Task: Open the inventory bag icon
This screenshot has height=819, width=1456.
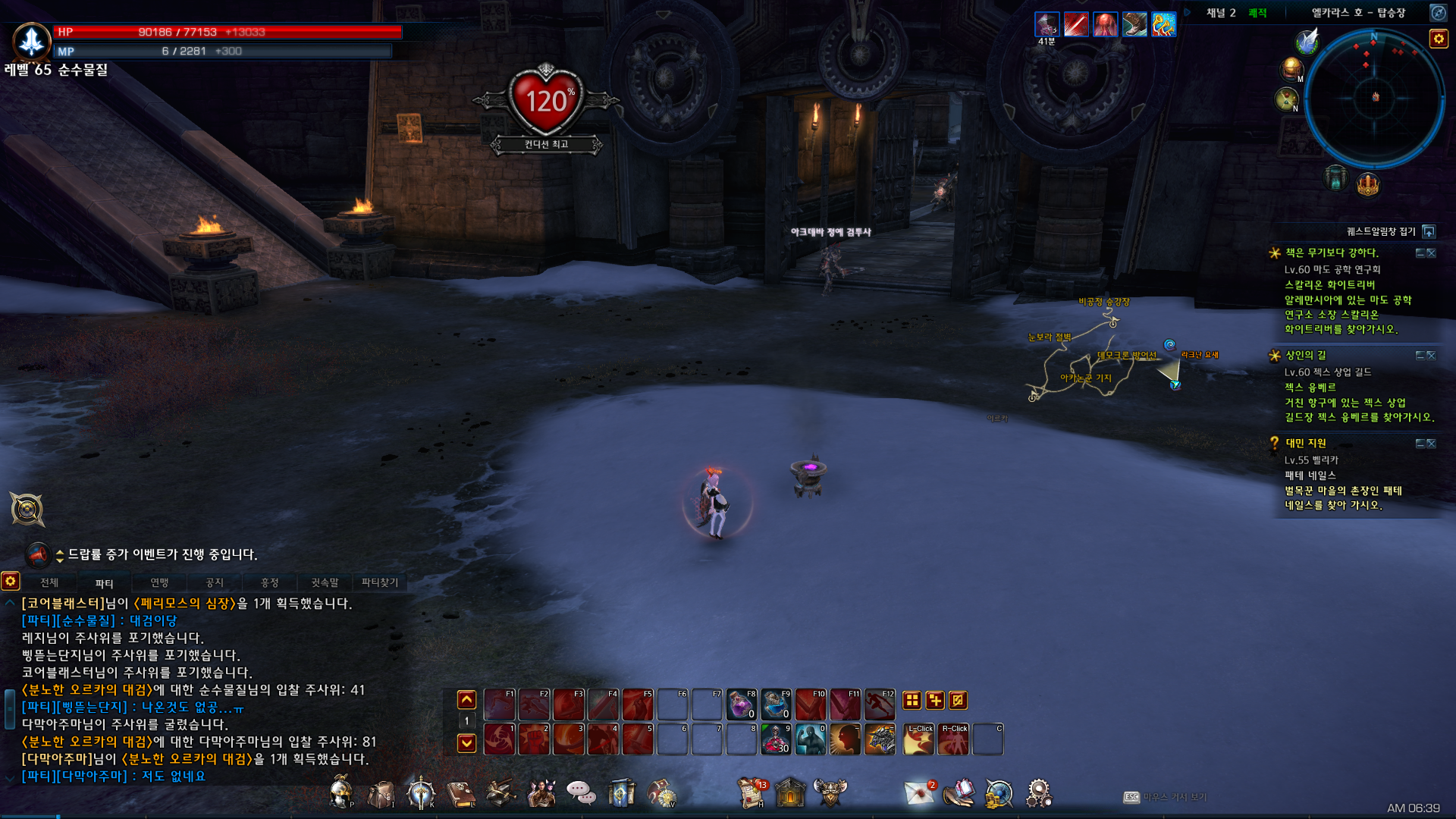Action: [x=381, y=794]
